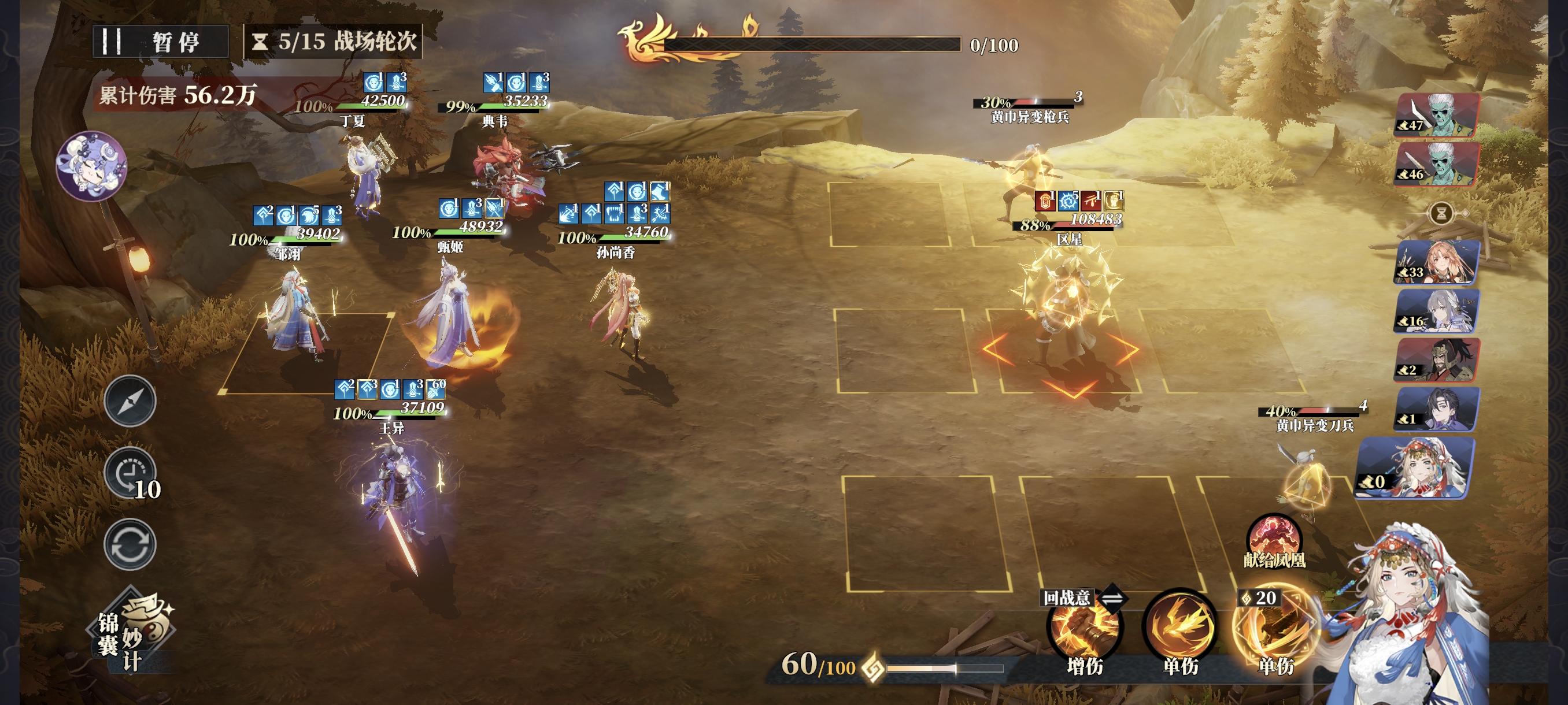View the silver-haired portrait marked 16
The width and height of the screenshot is (1568, 705).
[1437, 311]
